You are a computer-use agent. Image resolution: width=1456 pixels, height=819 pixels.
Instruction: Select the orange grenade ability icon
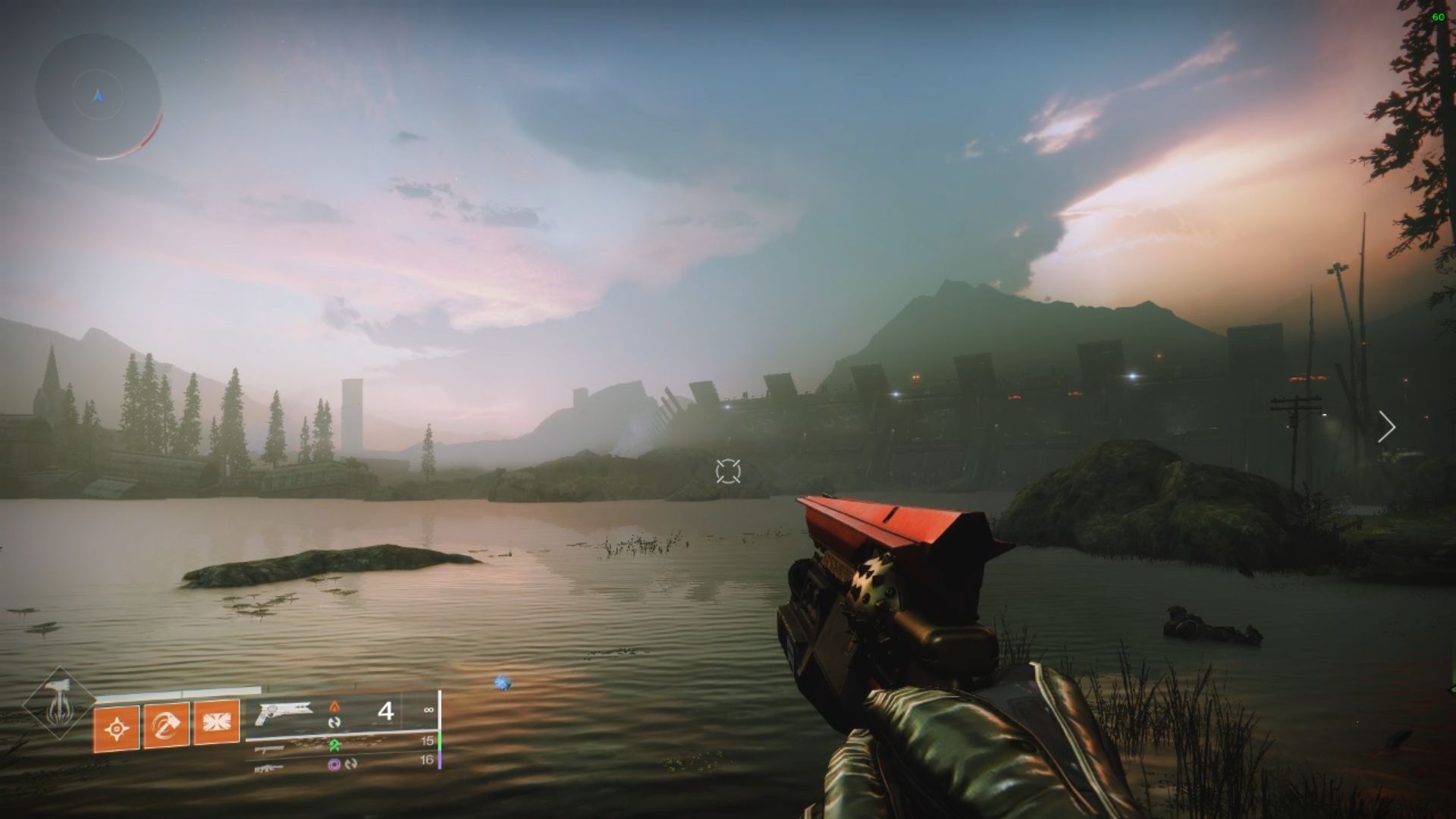point(117,729)
